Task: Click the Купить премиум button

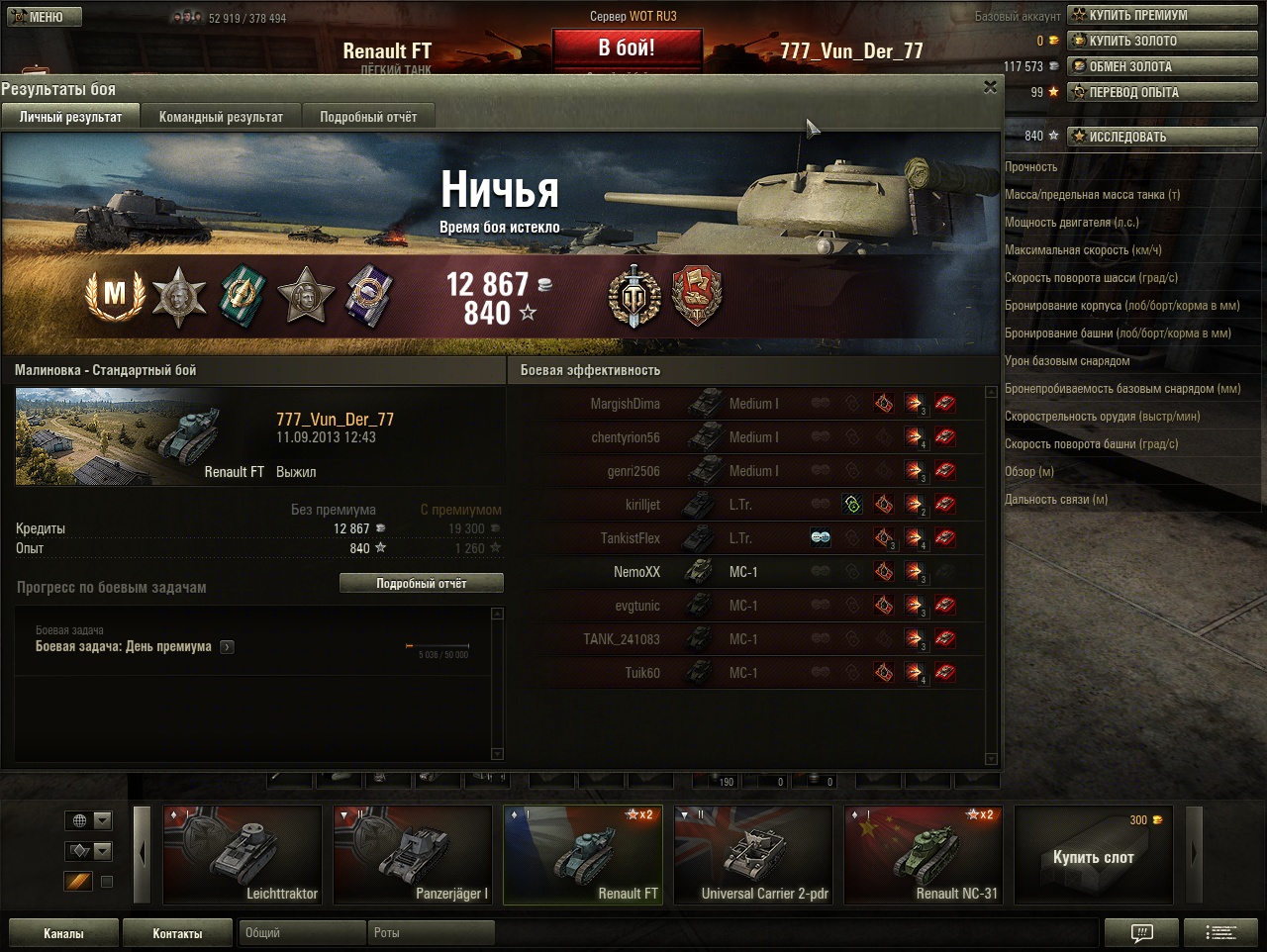Action: 1162,15
